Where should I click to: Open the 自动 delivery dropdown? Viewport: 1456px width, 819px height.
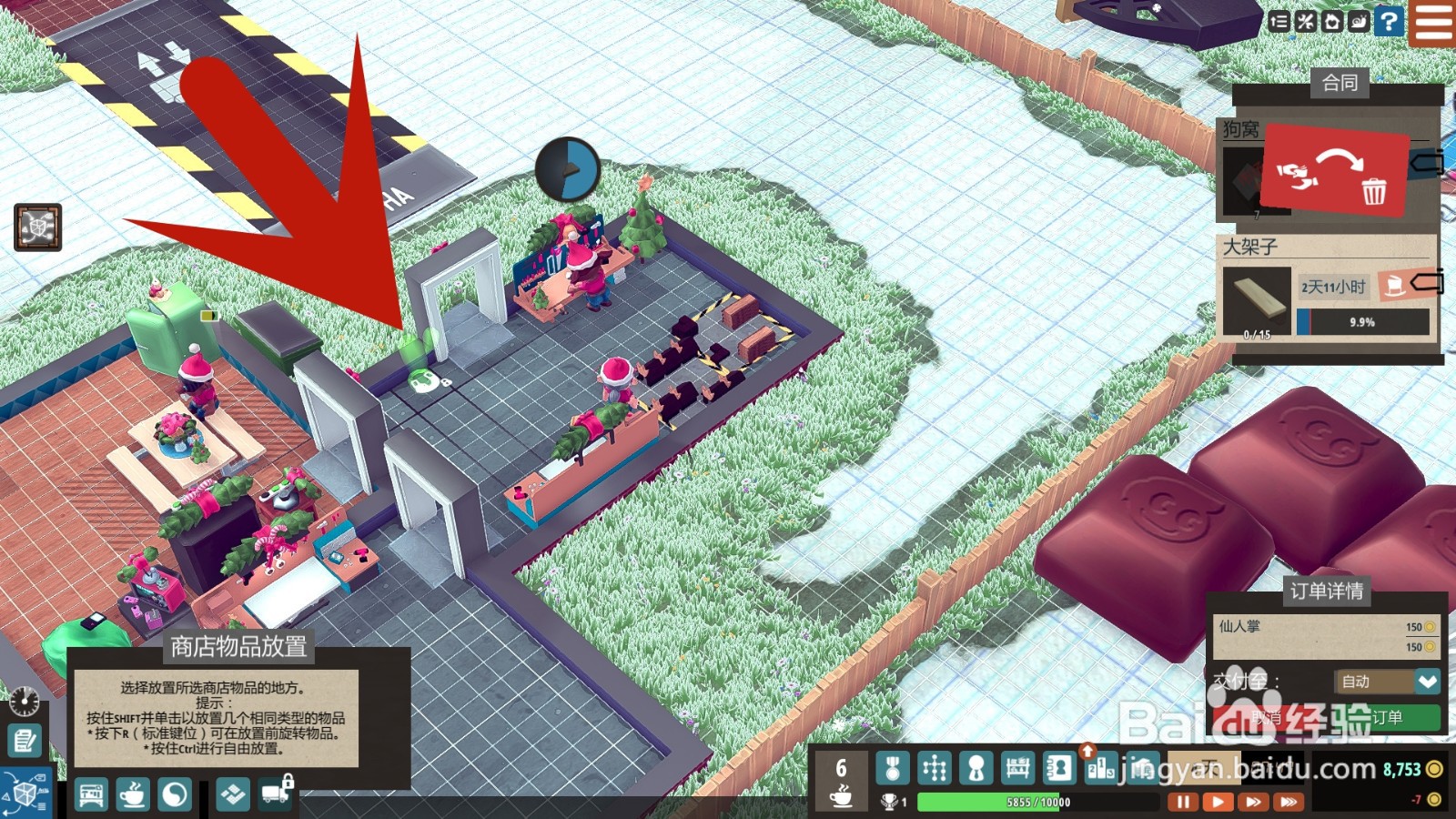coord(1427,682)
